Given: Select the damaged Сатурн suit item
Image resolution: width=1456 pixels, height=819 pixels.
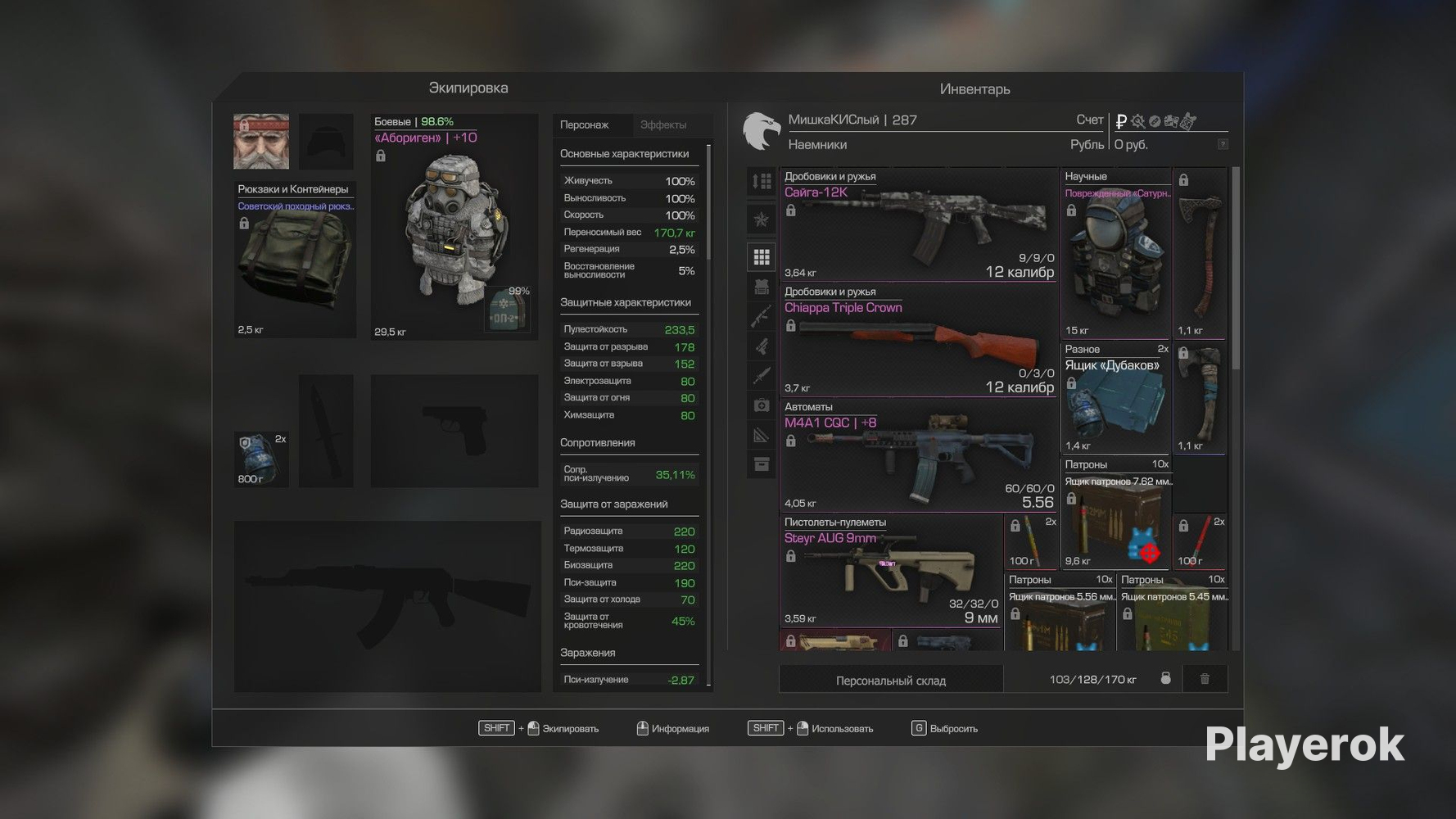Looking at the screenshot, I should pos(1115,253).
